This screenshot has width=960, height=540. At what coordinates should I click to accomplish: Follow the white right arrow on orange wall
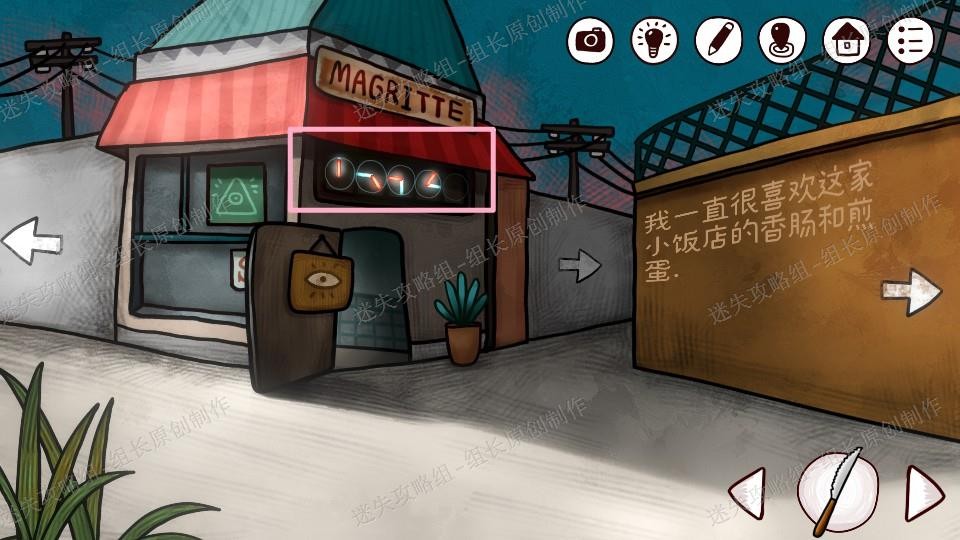point(910,291)
